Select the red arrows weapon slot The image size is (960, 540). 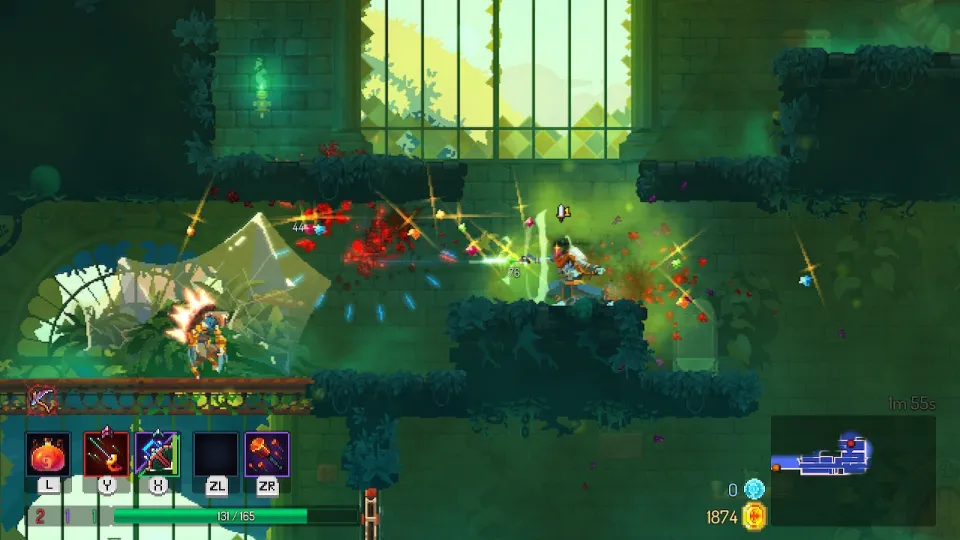tap(106, 454)
